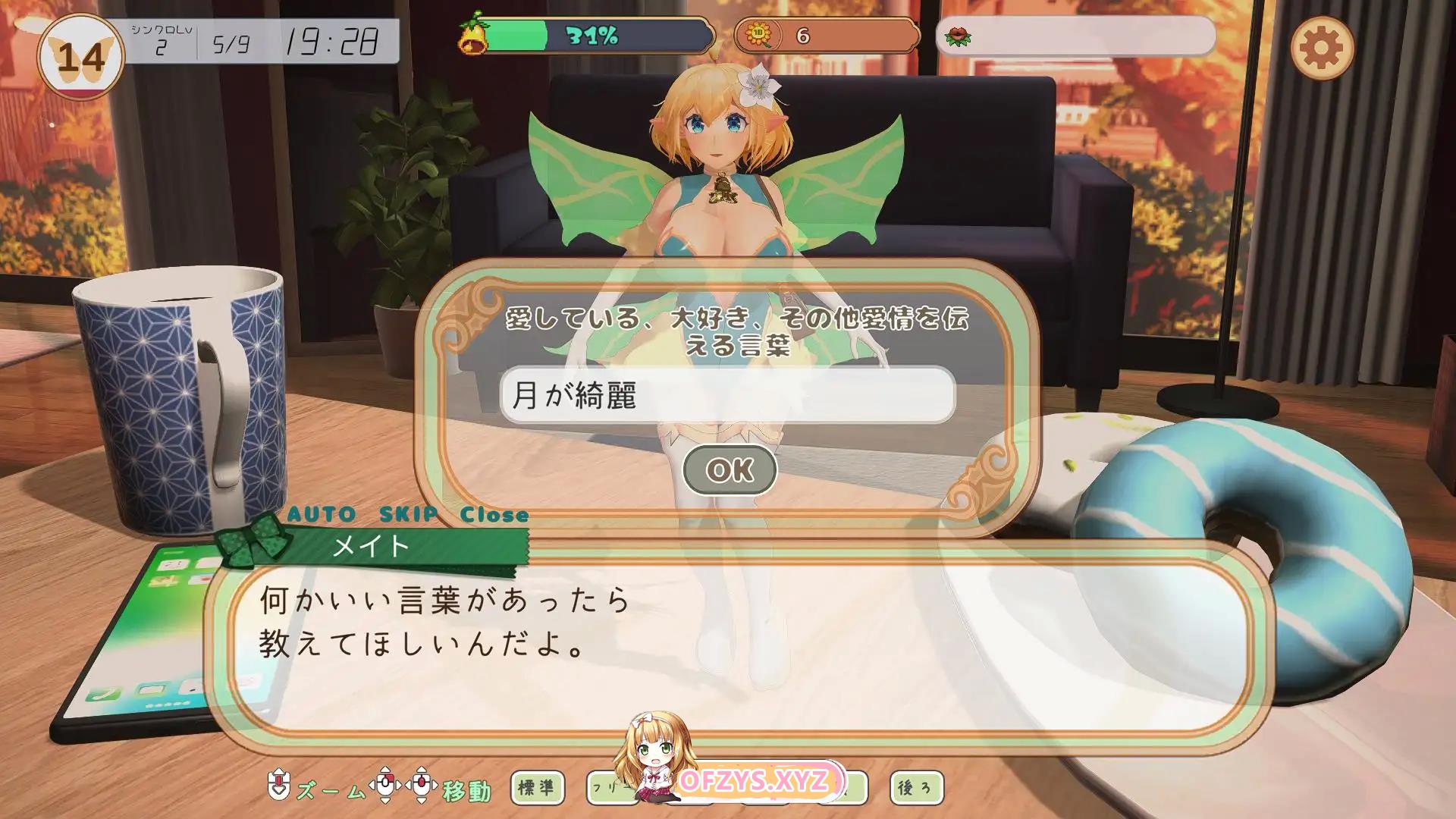The height and width of the screenshot is (819, 1456).
Task: Click the text field containing 月が綺麗
Action: [727, 395]
